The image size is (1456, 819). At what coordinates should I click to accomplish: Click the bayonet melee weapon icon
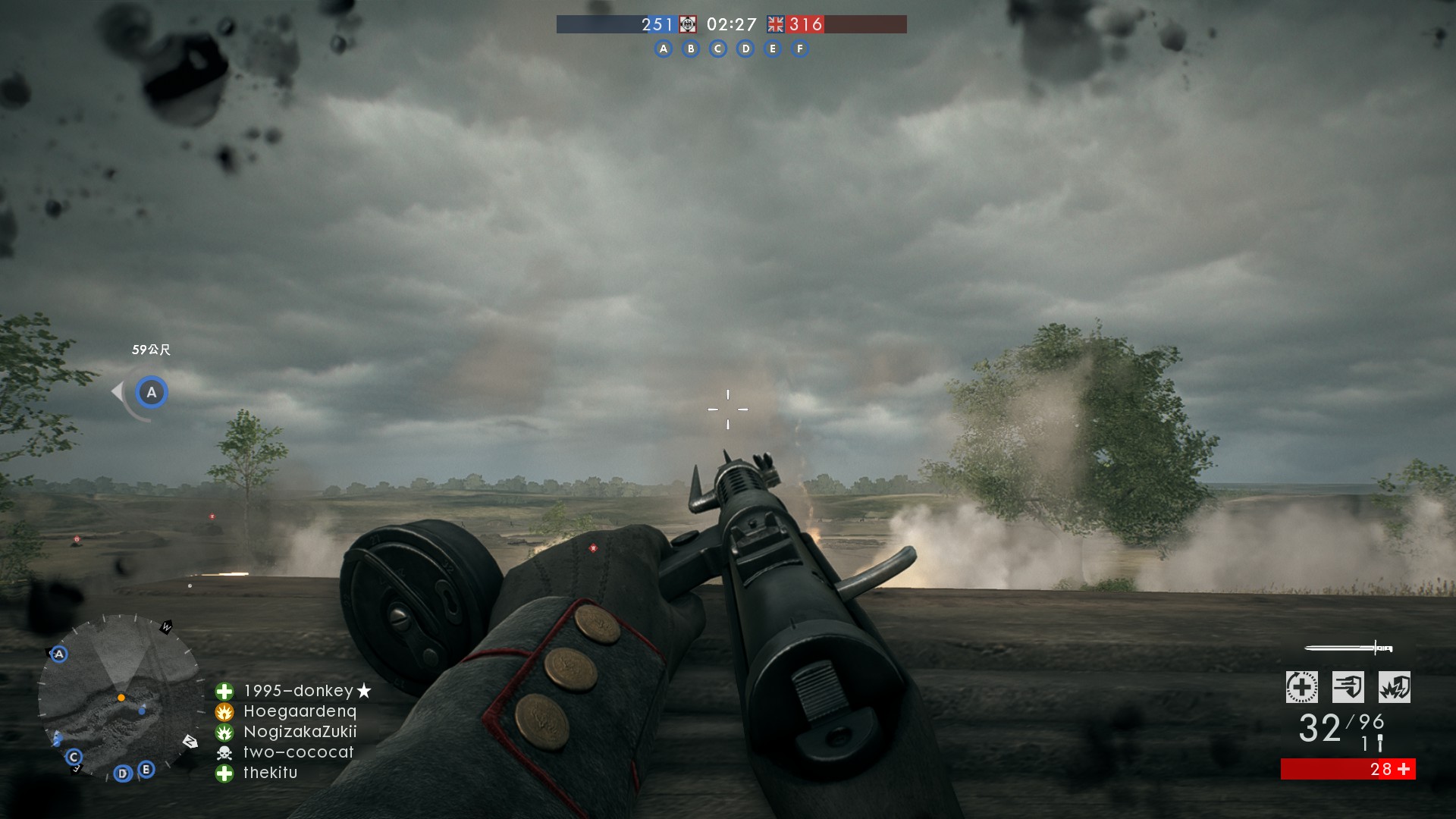click(x=1348, y=648)
